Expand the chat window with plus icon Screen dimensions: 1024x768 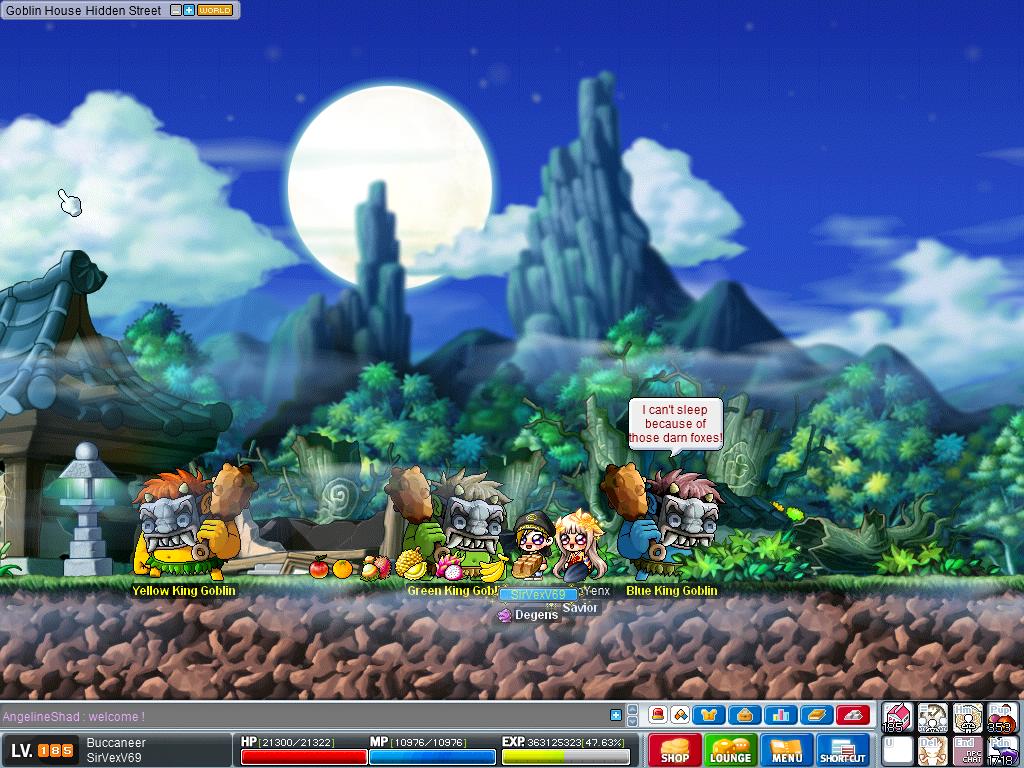point(616,715)
